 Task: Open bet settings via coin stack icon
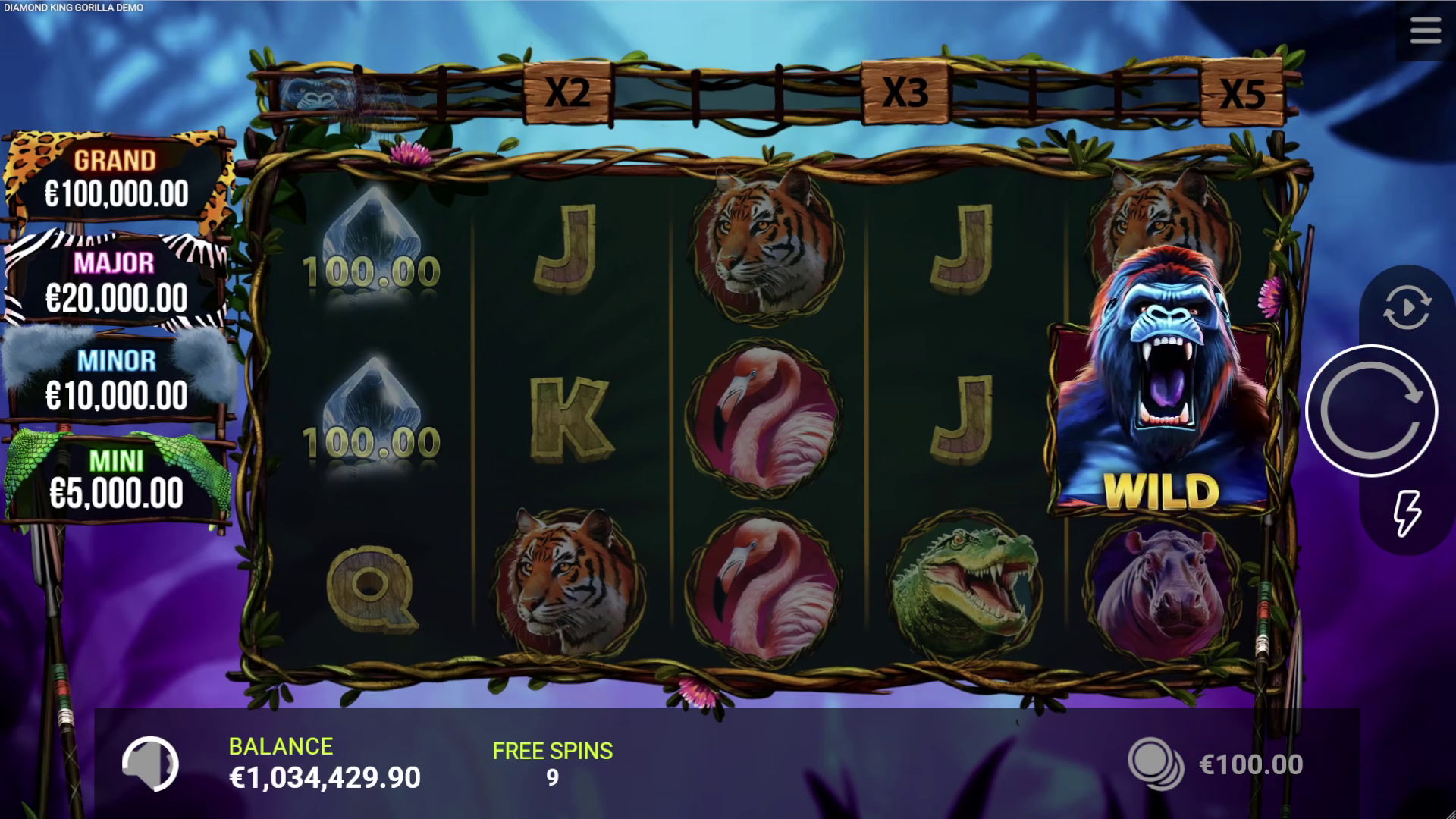click(x=1154, y=763)
